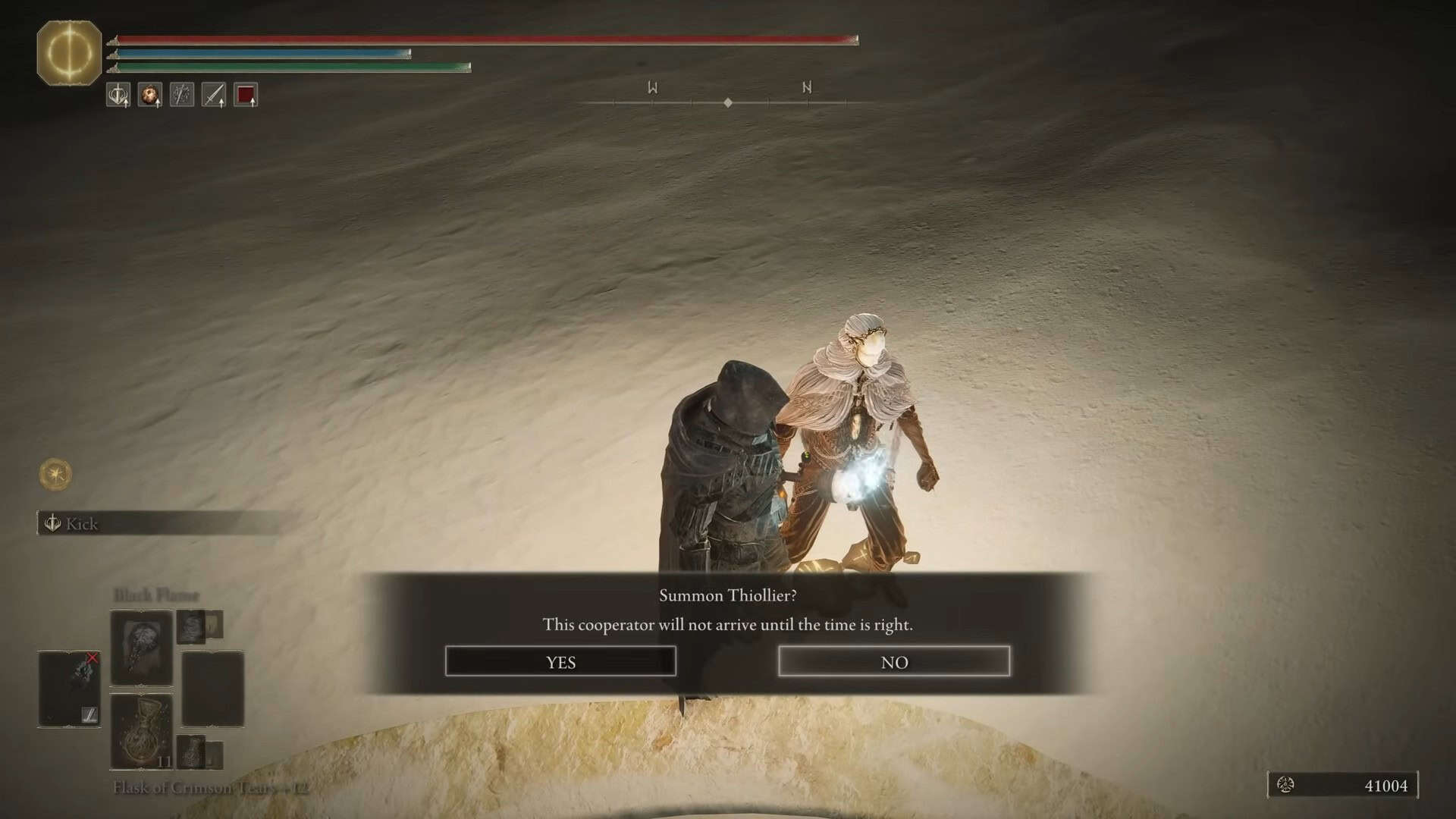Click the left-hand armament slot with red X
The height and width of the screenshot is (819, 1456).
69,689
